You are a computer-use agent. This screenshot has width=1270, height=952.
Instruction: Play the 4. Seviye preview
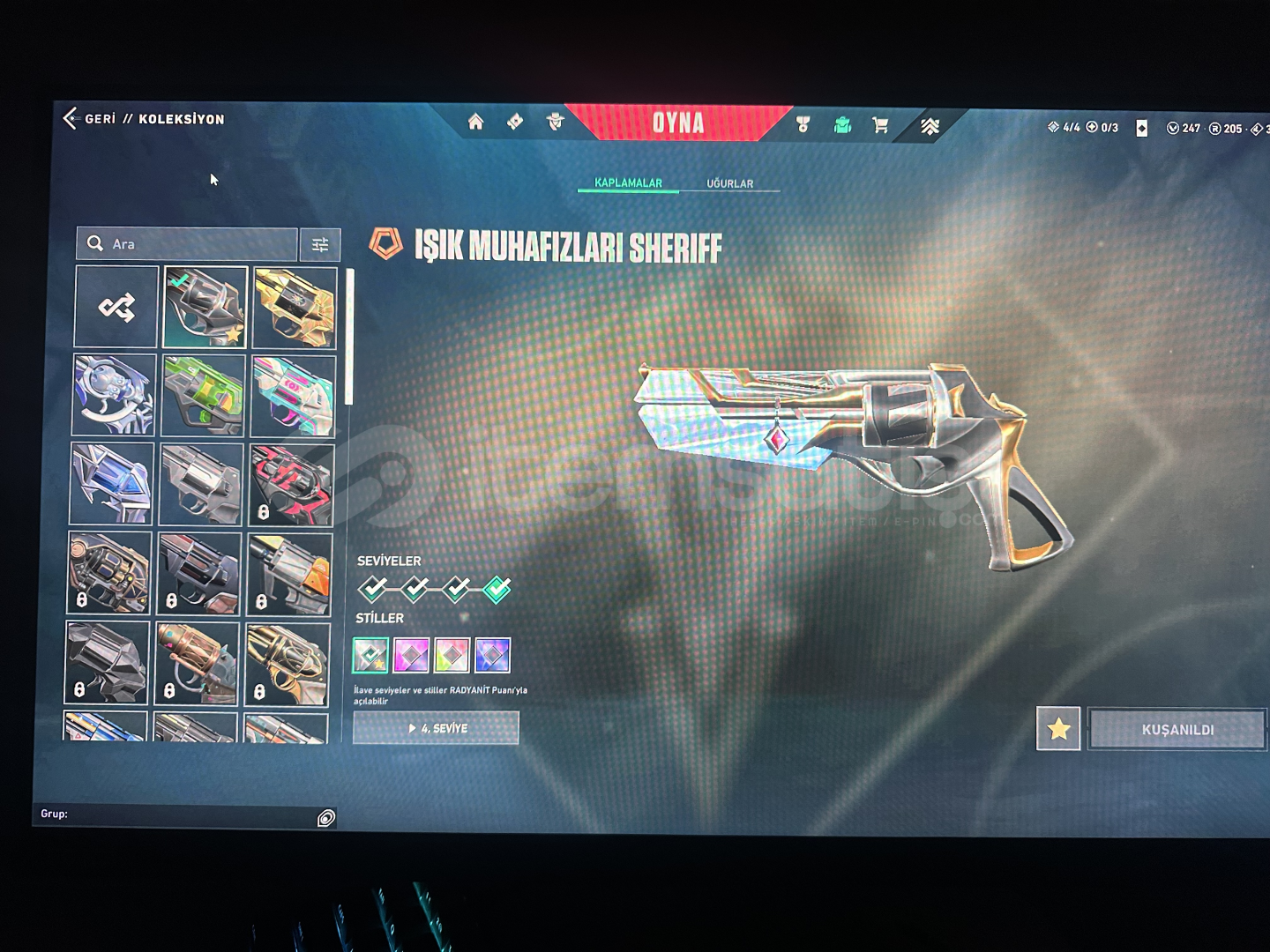(436, 728)
